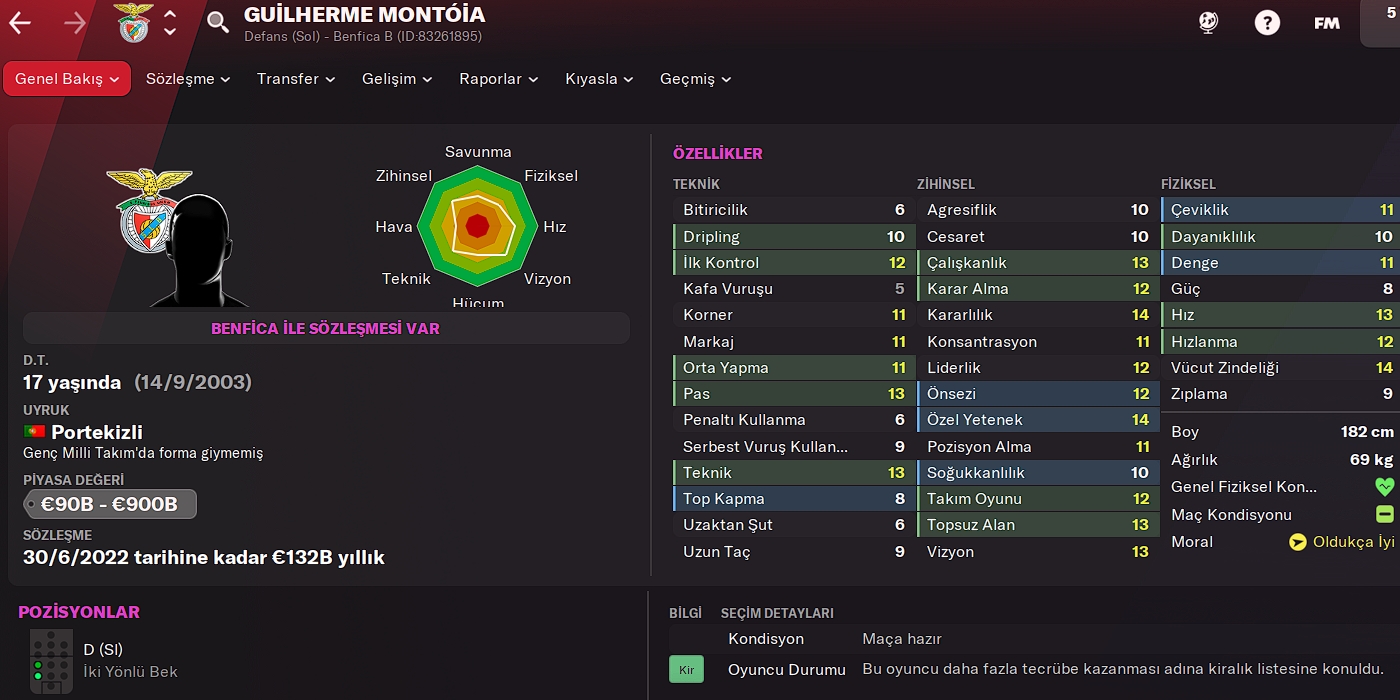Click the help question mark icon
The height and width of the screenshot is (700, 1400).
(x=1267, y=23)
